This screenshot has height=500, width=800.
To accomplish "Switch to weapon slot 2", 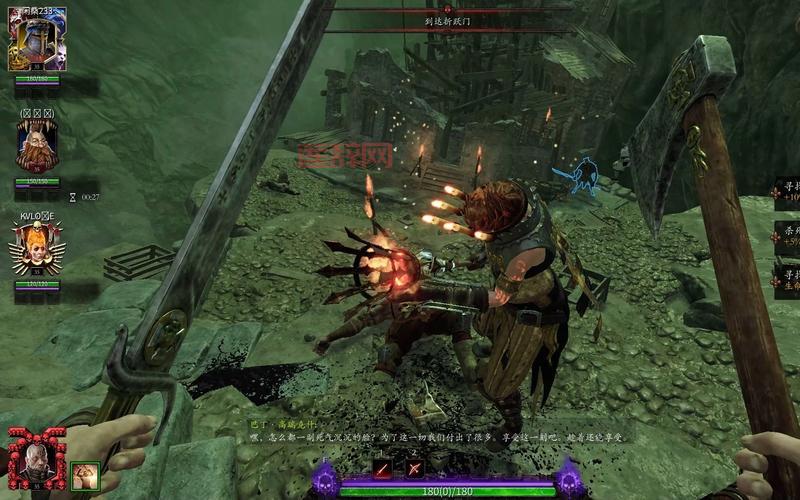I will 414,467.
